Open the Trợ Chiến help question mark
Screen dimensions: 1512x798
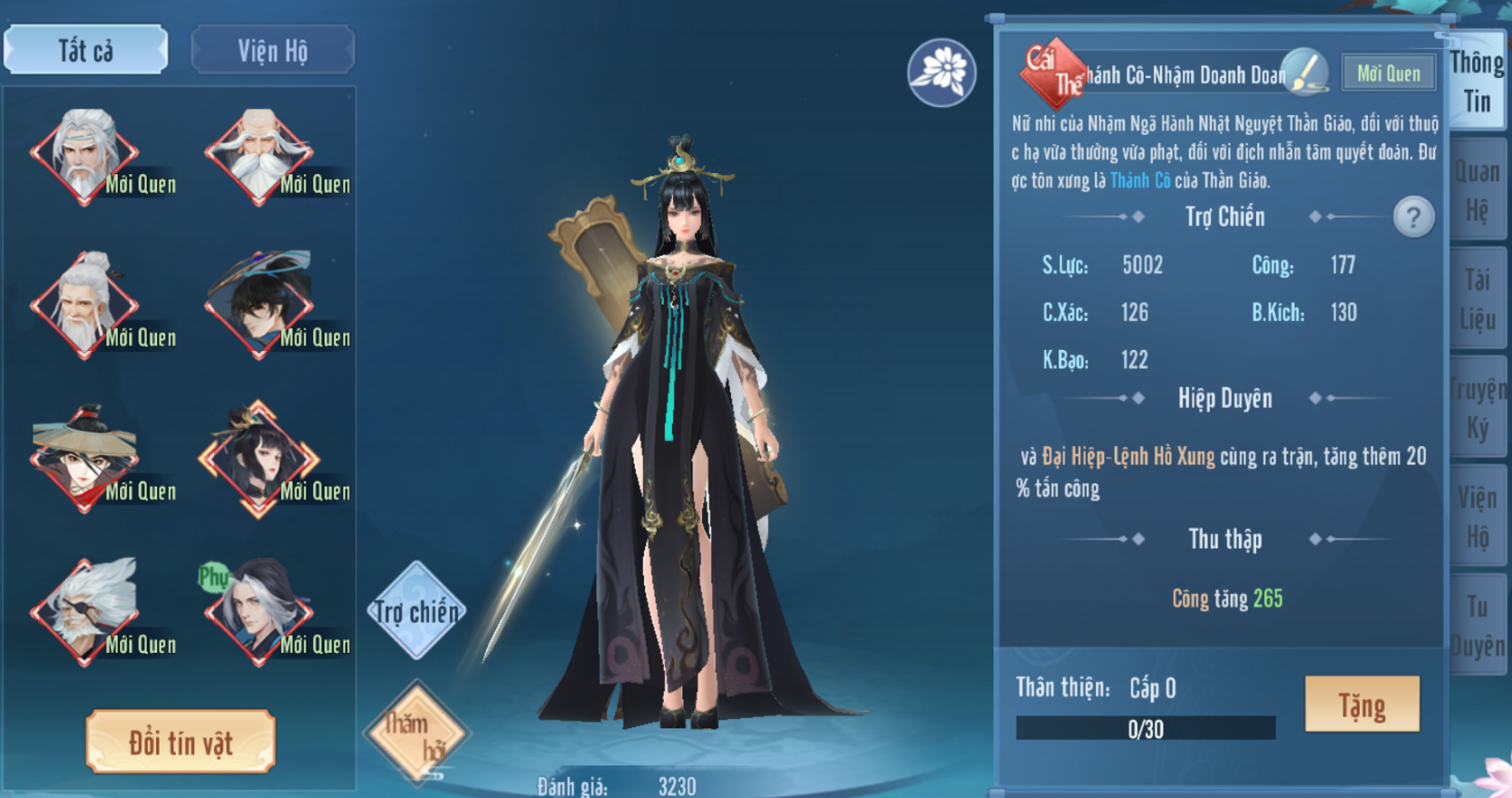pyautogui.click(x=1412, y=217)
